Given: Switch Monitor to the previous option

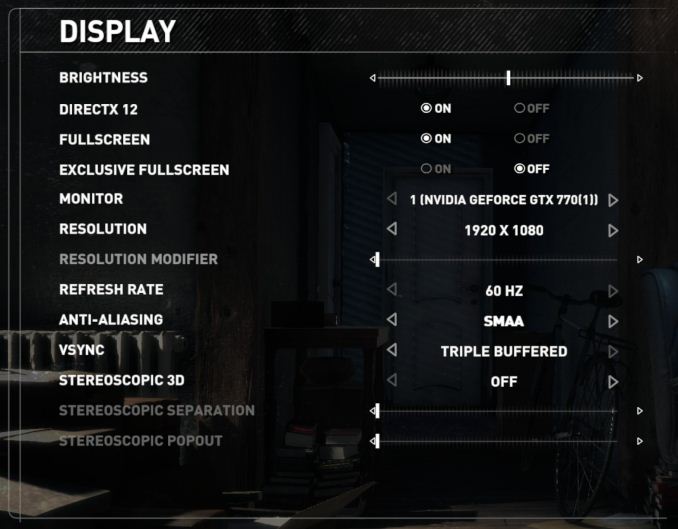Looking at the screenshot, I should (x=391, y=200).
